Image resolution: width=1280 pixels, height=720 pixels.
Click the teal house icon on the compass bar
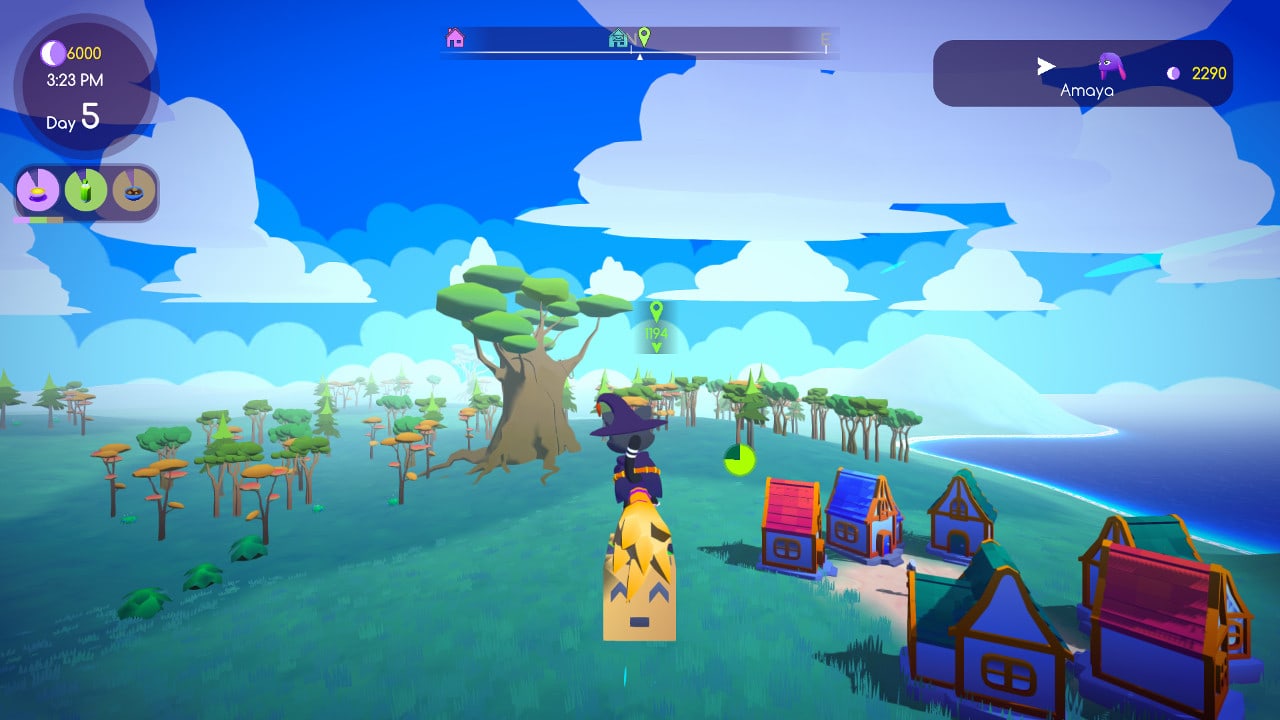click(620, 37)
